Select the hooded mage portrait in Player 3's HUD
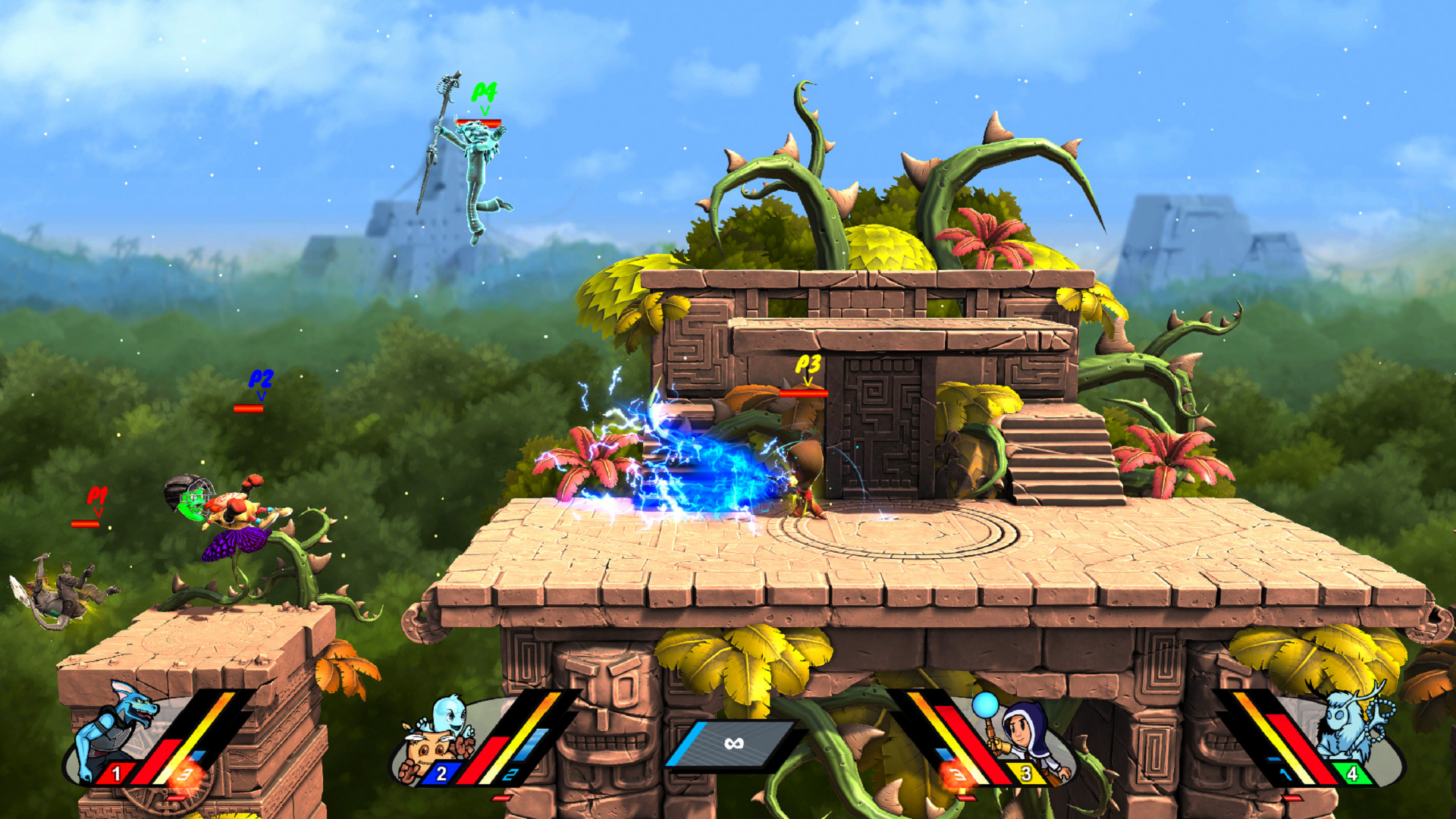This screenshot has width=1456, height=819. 1020,728
